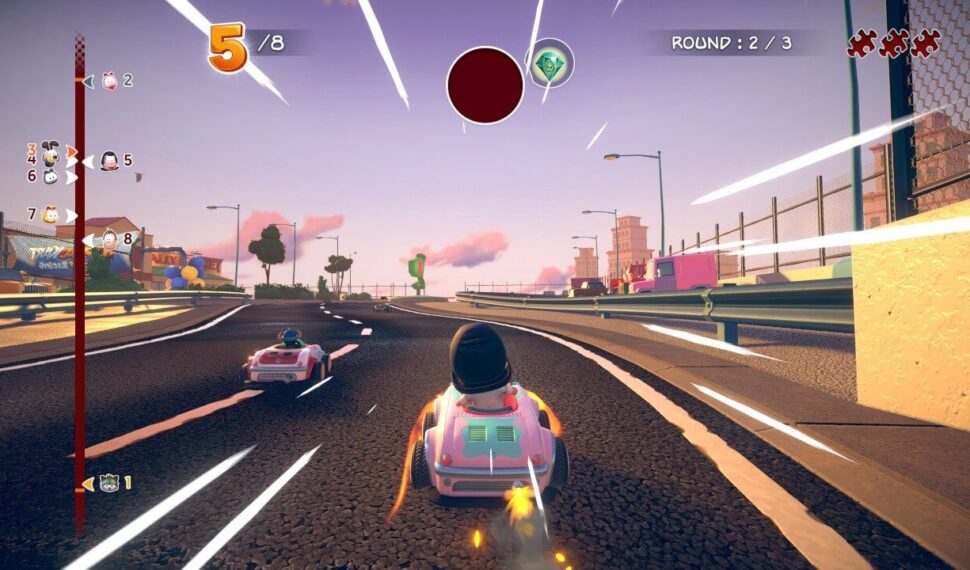Select the eighth-place racer marker on progress bar
The width and height of the screenshot is (970, 570).
109,240
